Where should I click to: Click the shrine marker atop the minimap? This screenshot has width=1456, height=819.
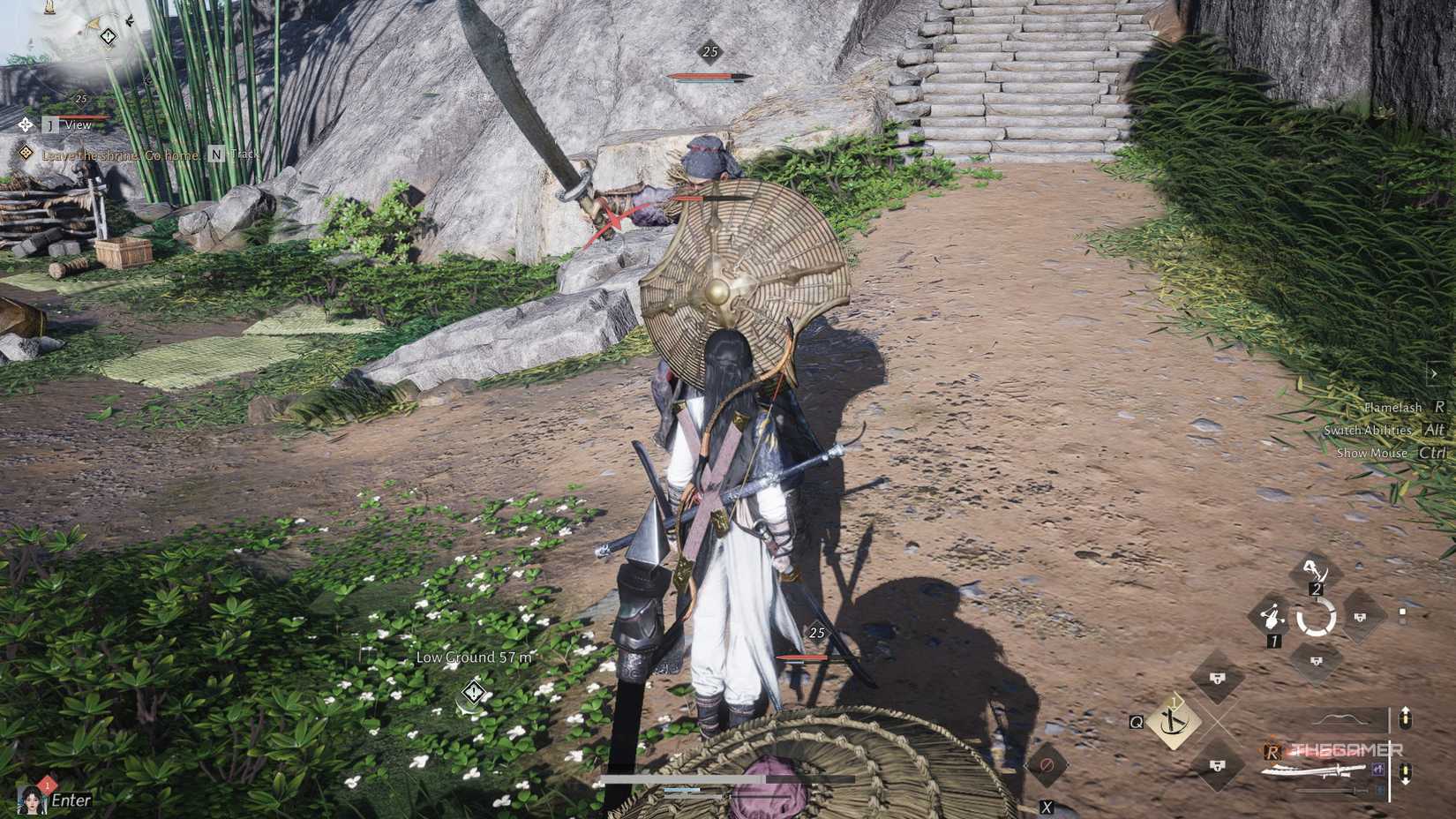click(49, 7)
